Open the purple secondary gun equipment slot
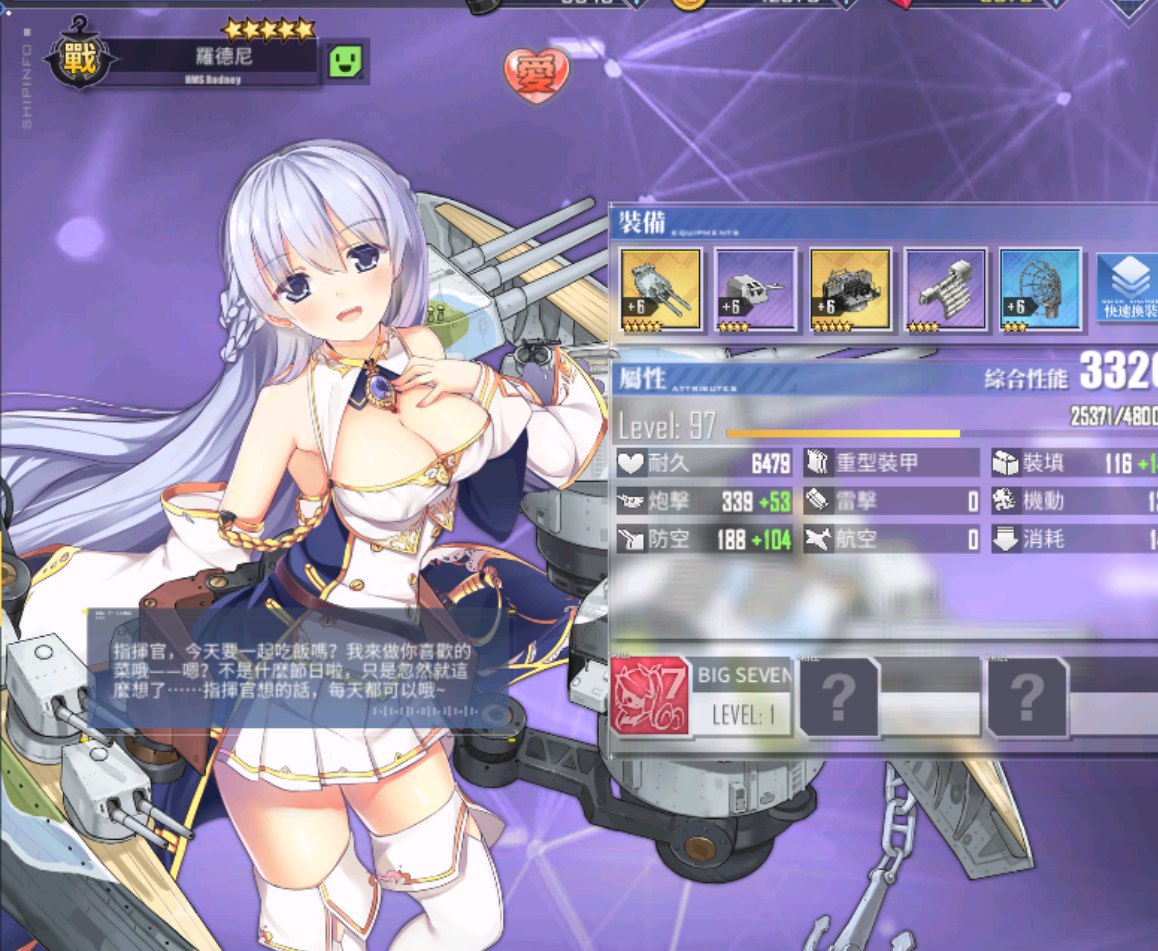 [756, 289]
